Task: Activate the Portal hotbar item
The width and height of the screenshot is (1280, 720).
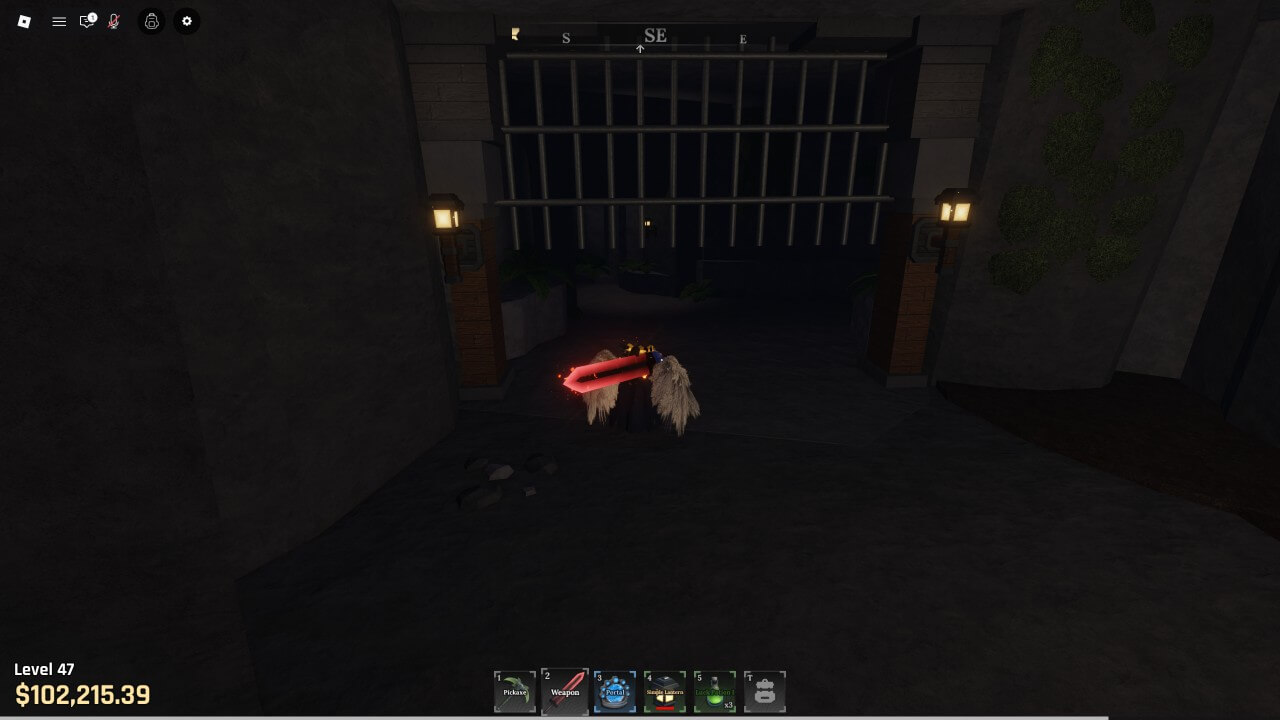Action: 615,691
